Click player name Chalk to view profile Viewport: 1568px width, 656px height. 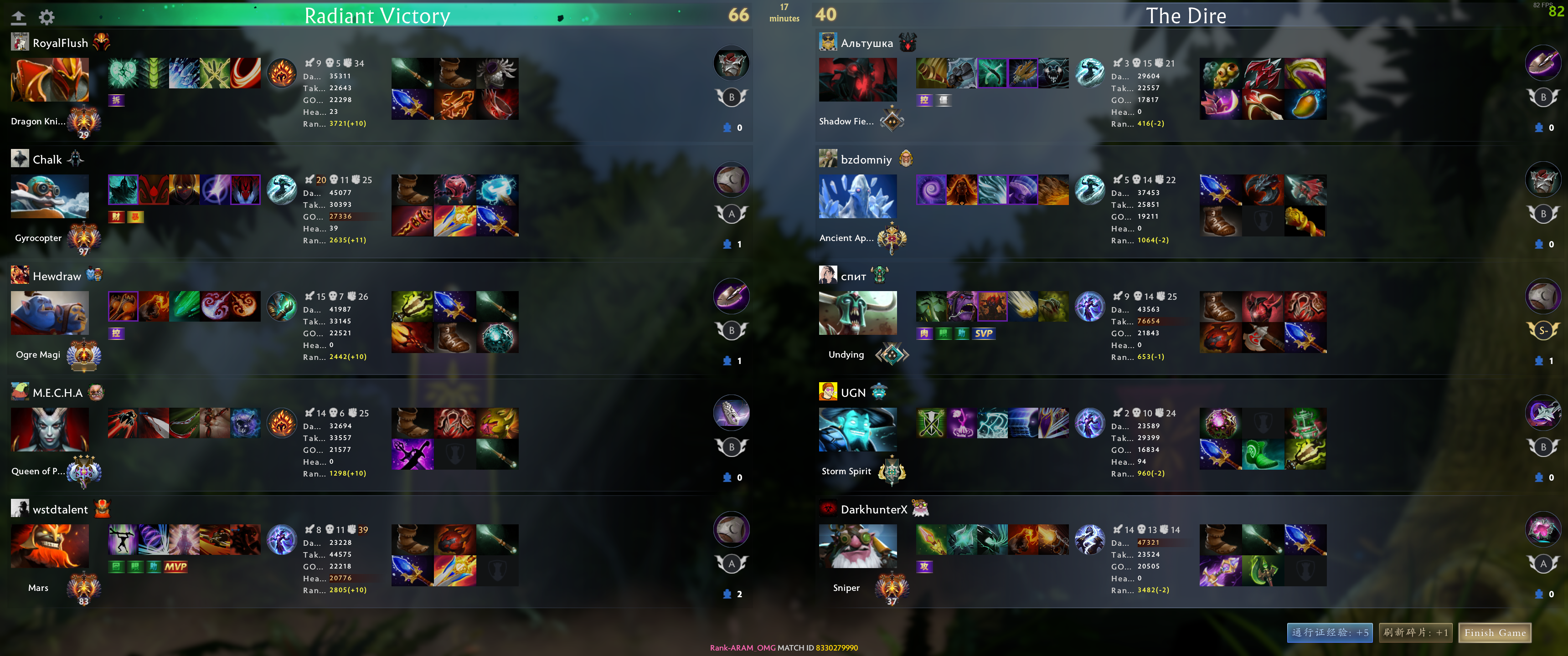coord(47,159)
